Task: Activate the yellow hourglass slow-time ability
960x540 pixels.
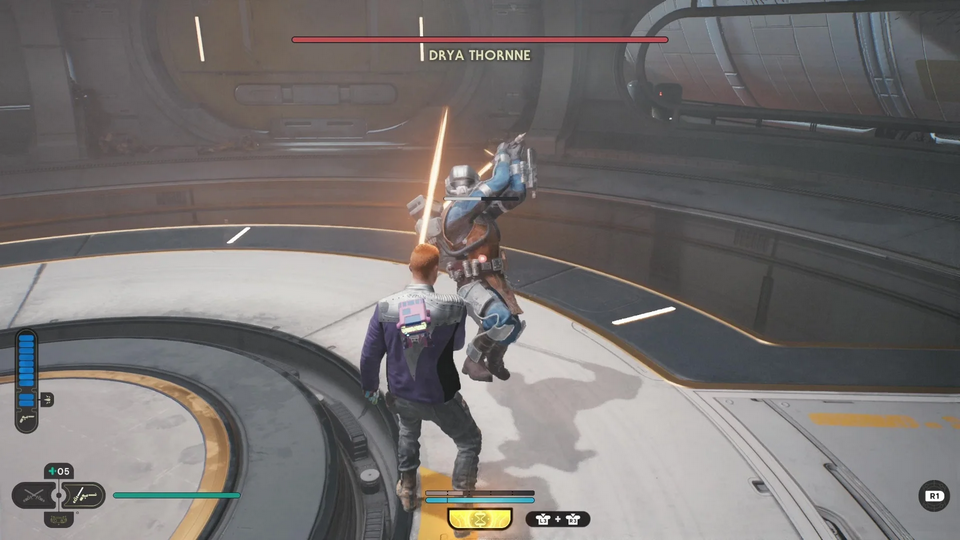Action: pos(479,518)
